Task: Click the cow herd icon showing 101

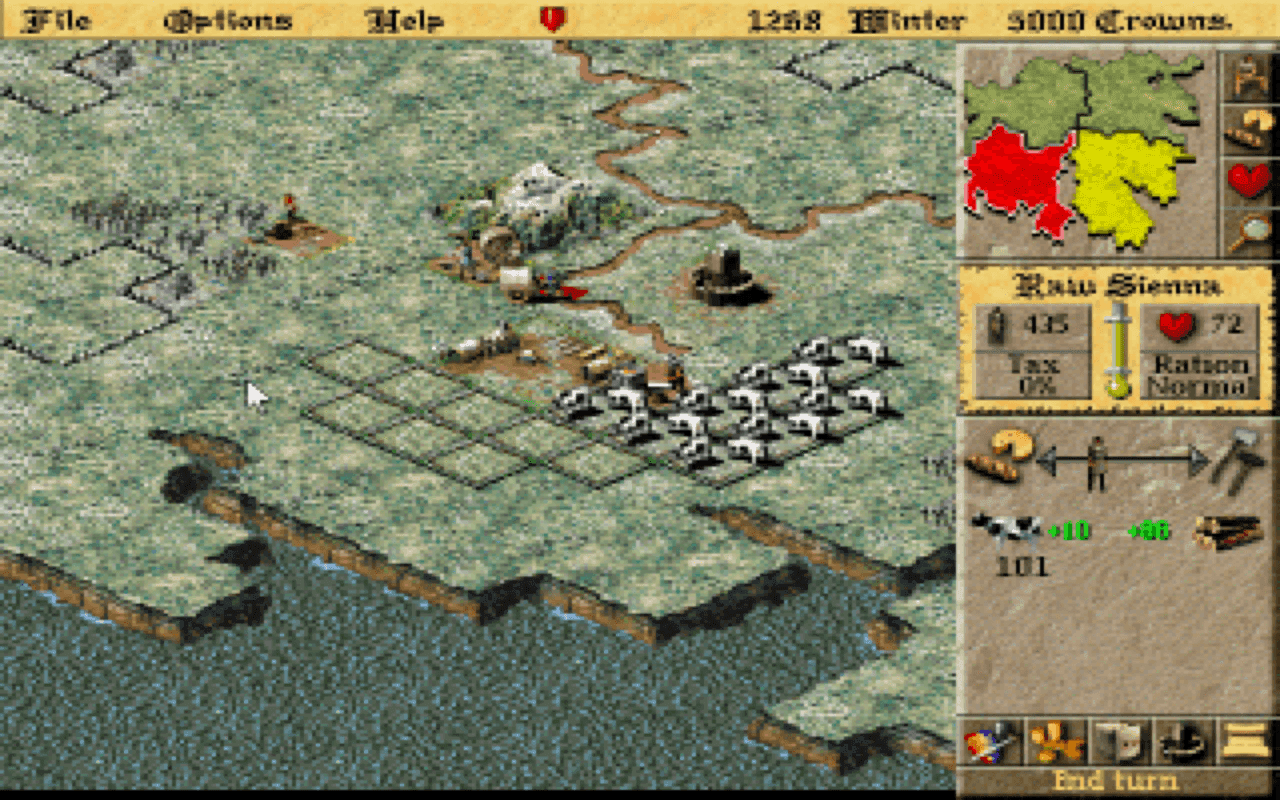Action: (x=1005, y=530)
